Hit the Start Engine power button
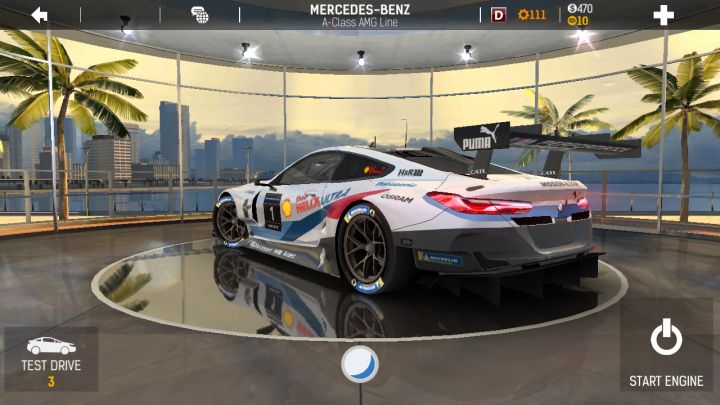Image resolution: width=720 pixels, height=405 pixels. pos(666,352)
